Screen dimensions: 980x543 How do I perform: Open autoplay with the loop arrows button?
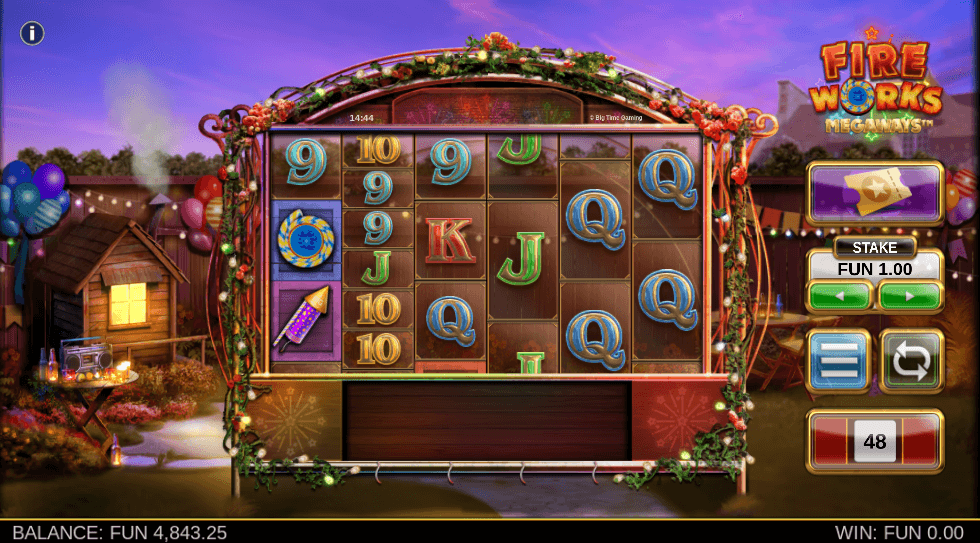(x=911, y=361)
